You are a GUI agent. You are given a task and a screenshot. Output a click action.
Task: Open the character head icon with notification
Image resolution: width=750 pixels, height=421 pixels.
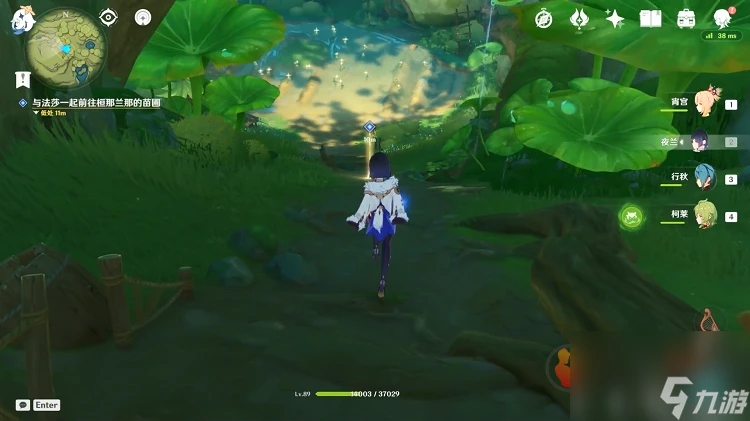723,18
